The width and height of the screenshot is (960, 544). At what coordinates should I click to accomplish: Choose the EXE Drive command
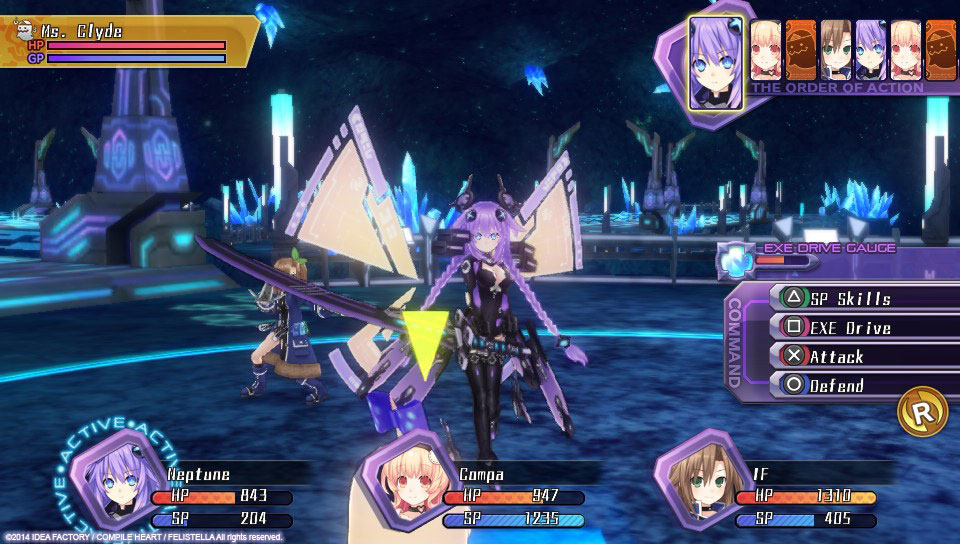[x=850, y=327]
